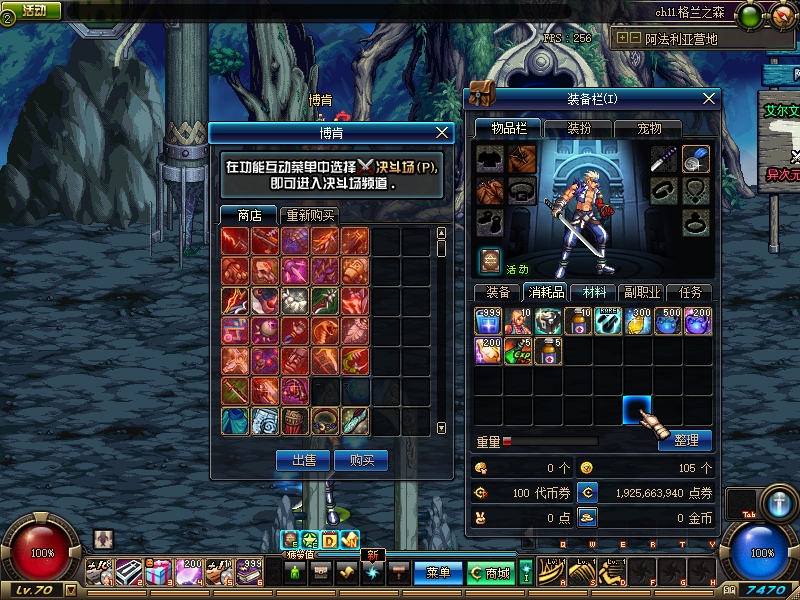Image resolution: width=800 pixels, height=600 pixels.
Task: Switch to the 重新购买 buyback tab
Action: click(x=309, y=215)
